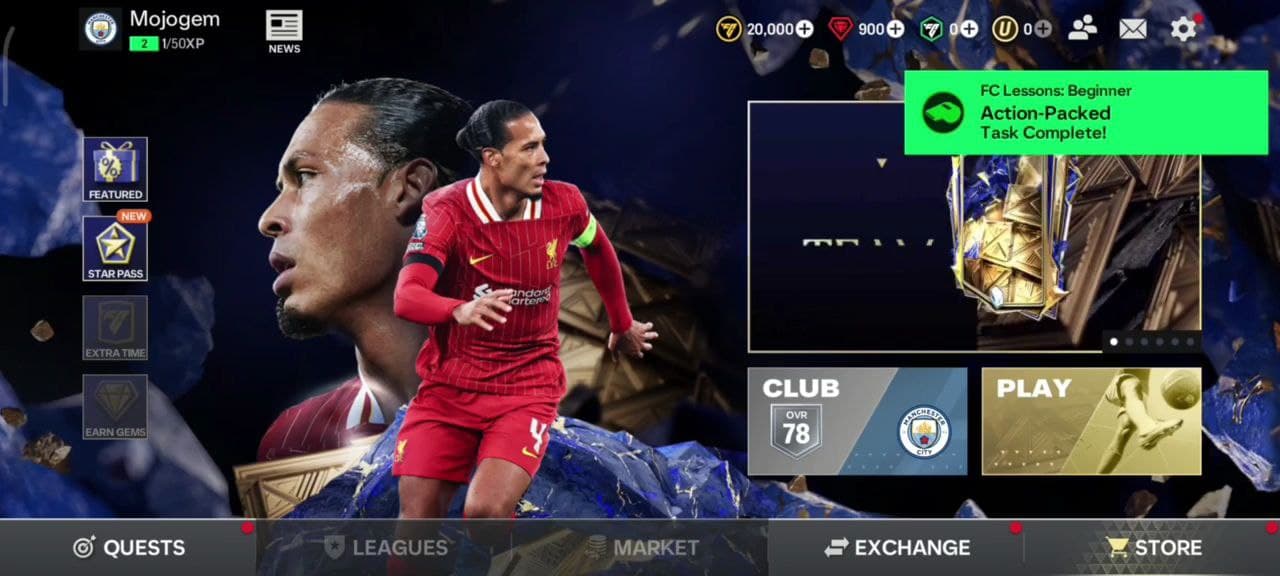Screen dimensions: 1280x576
Task: Open the News feed
Action: point(284,31)
